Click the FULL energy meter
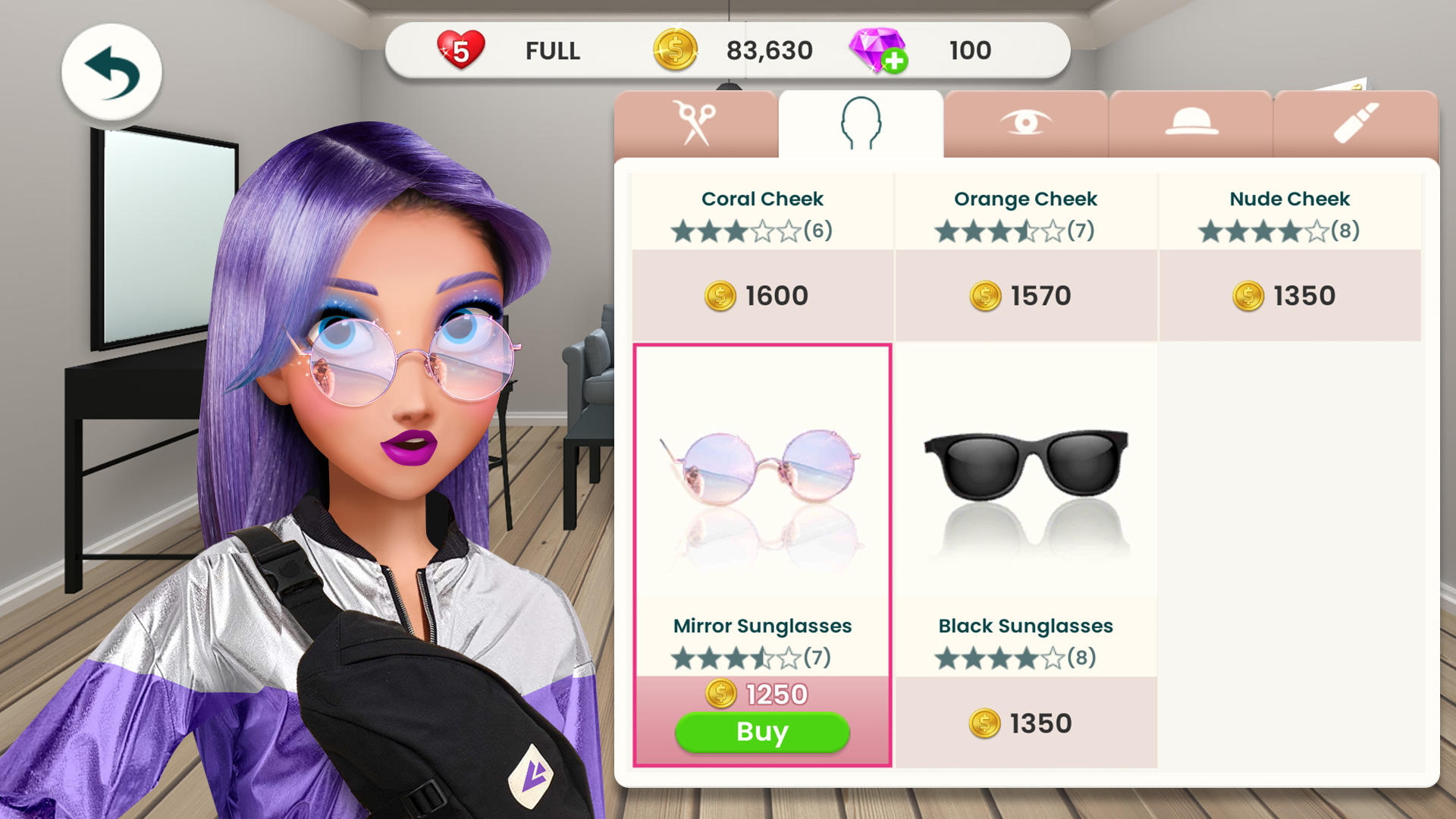Viewport: 1456px width, 819px height. [x=553, y=51]
